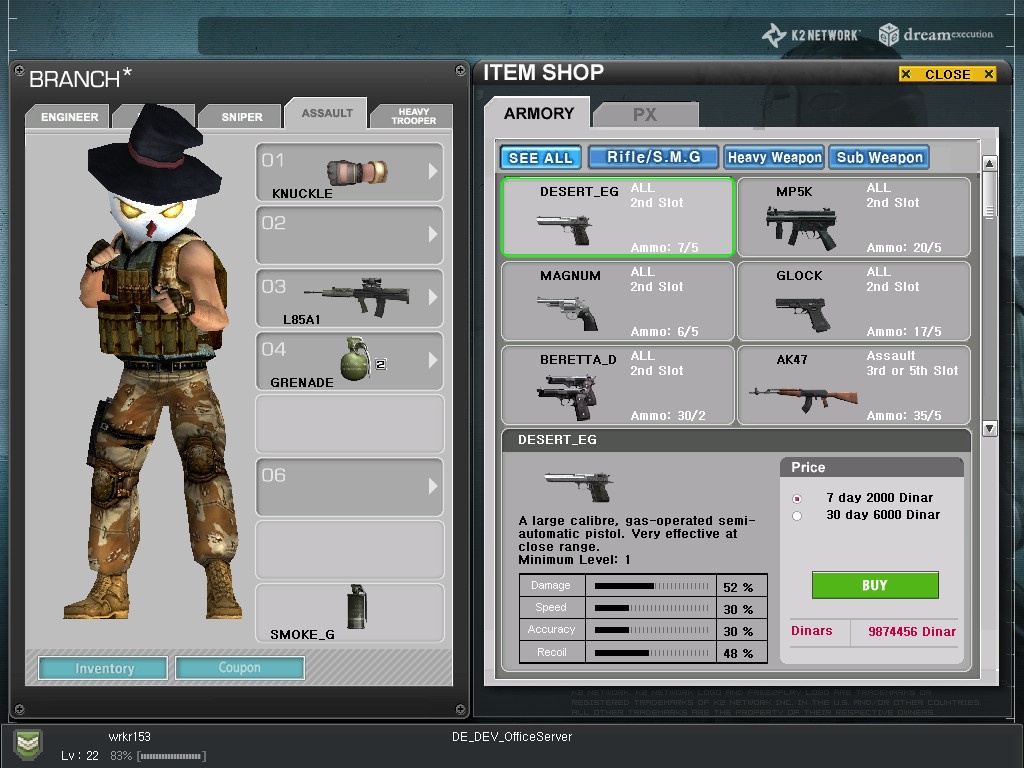Switch to the Sniper branch tab
The height and width of the screenshot is (768, 1024).
[242, 117]
